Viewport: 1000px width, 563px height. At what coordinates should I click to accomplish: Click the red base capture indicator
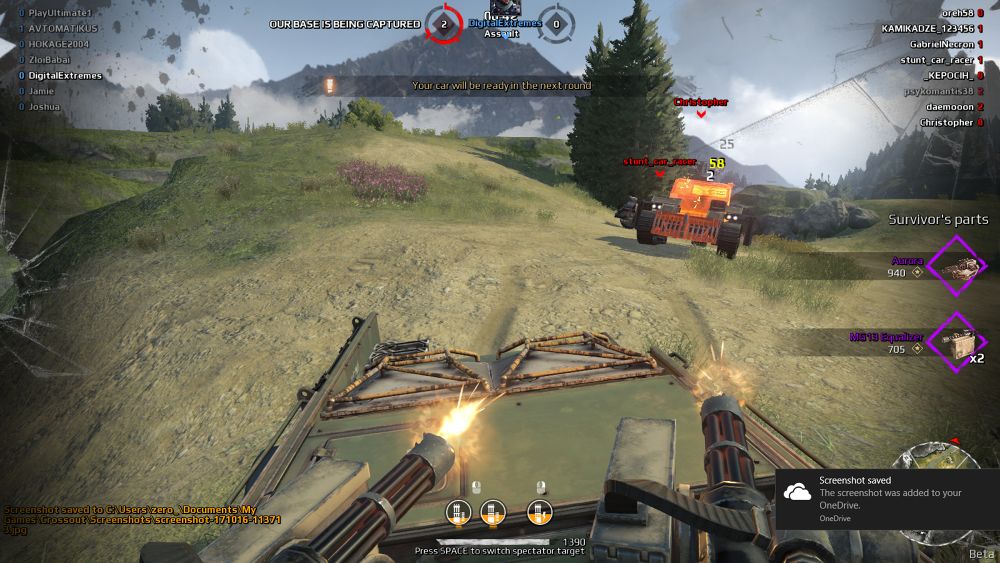pyautogui.click(x=443, y=23)
